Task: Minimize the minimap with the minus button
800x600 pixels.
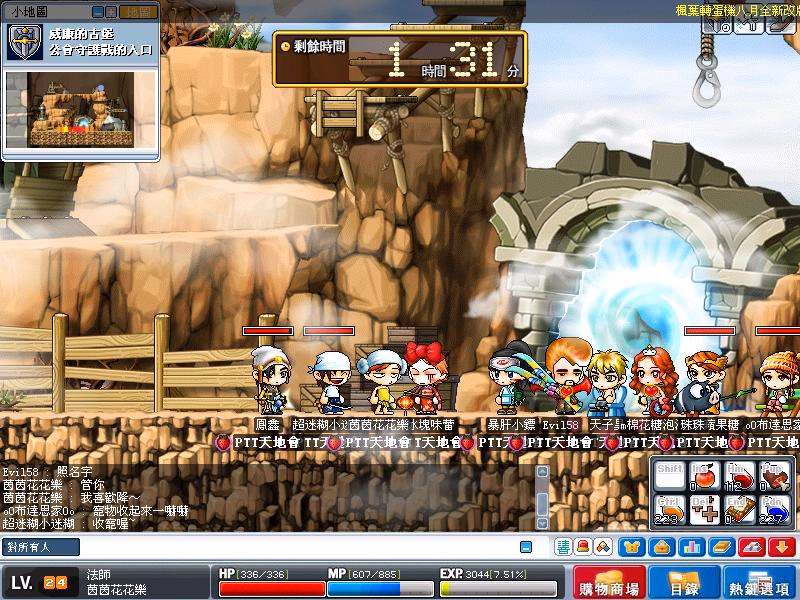Action: pos(98,12)
